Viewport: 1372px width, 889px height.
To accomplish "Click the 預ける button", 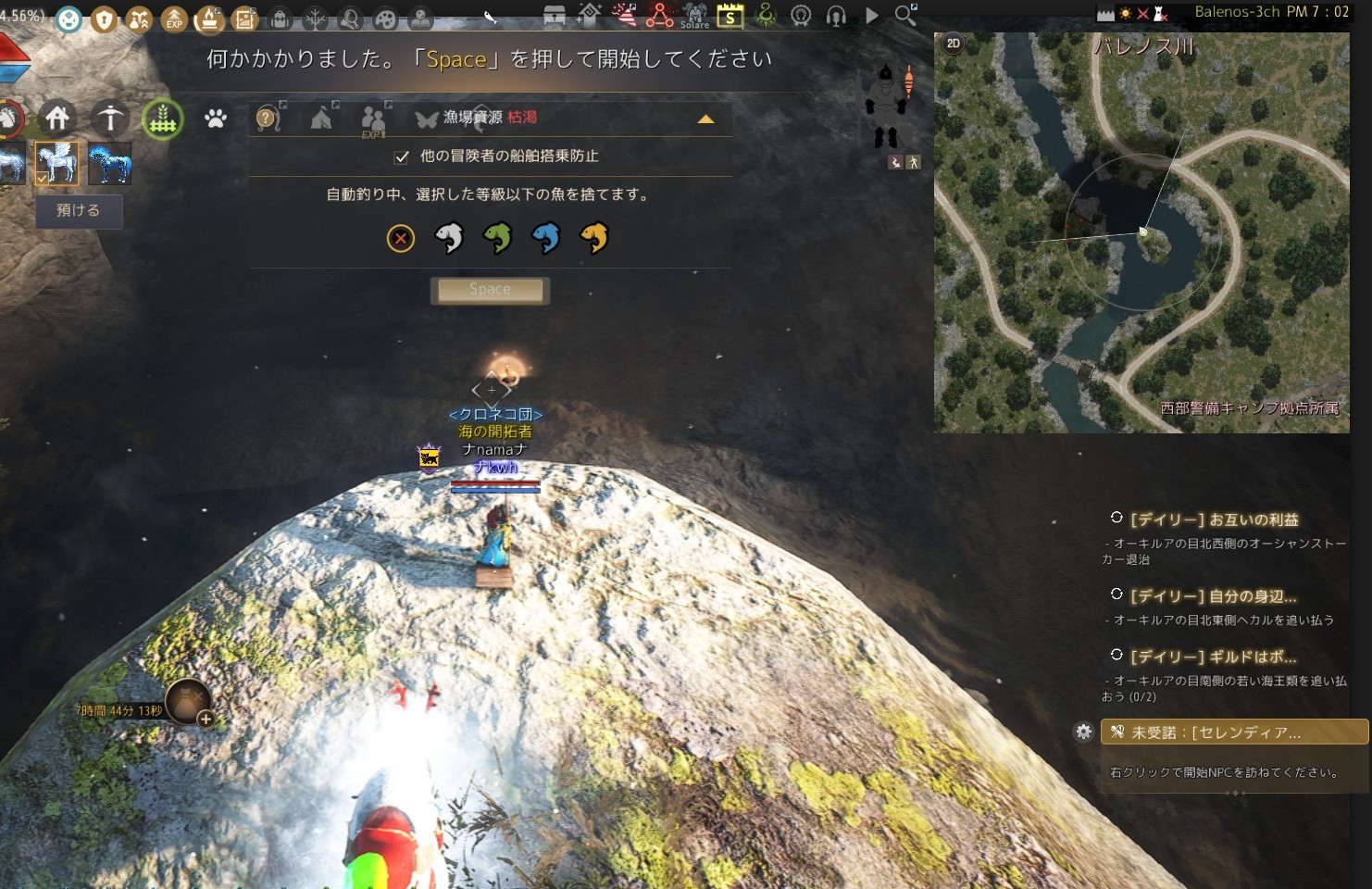I will (79, 211).
